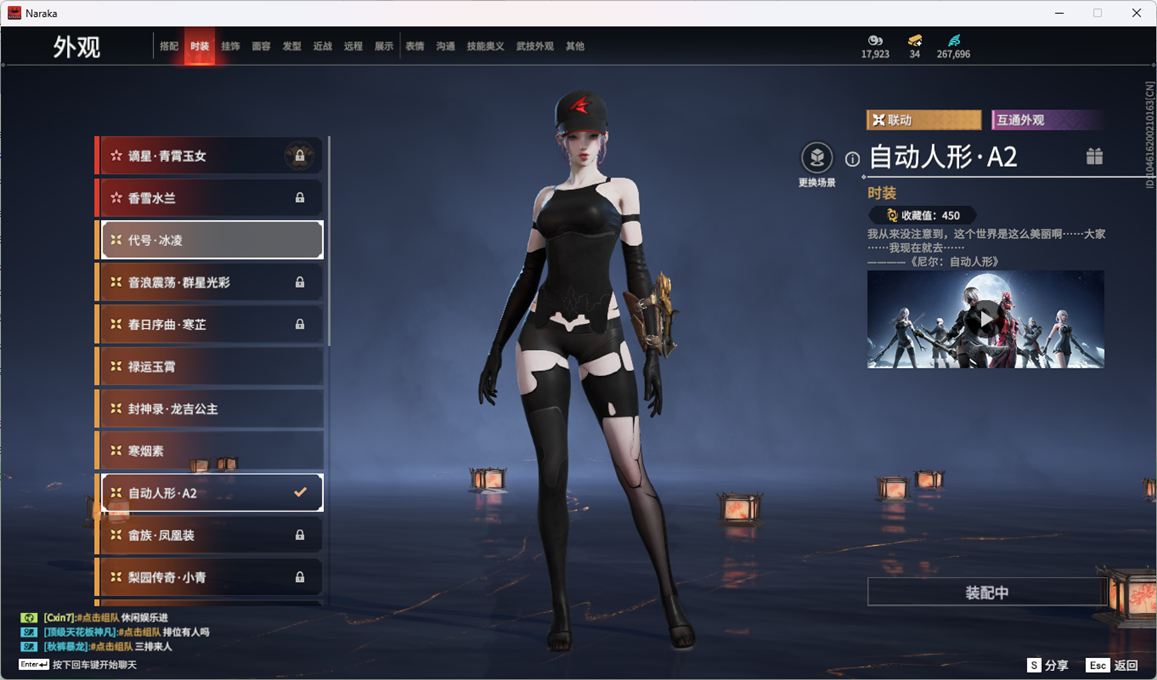The image size is (1157, 680).
Task: Click the 返回 back button
Action: tap(1113, 665)
